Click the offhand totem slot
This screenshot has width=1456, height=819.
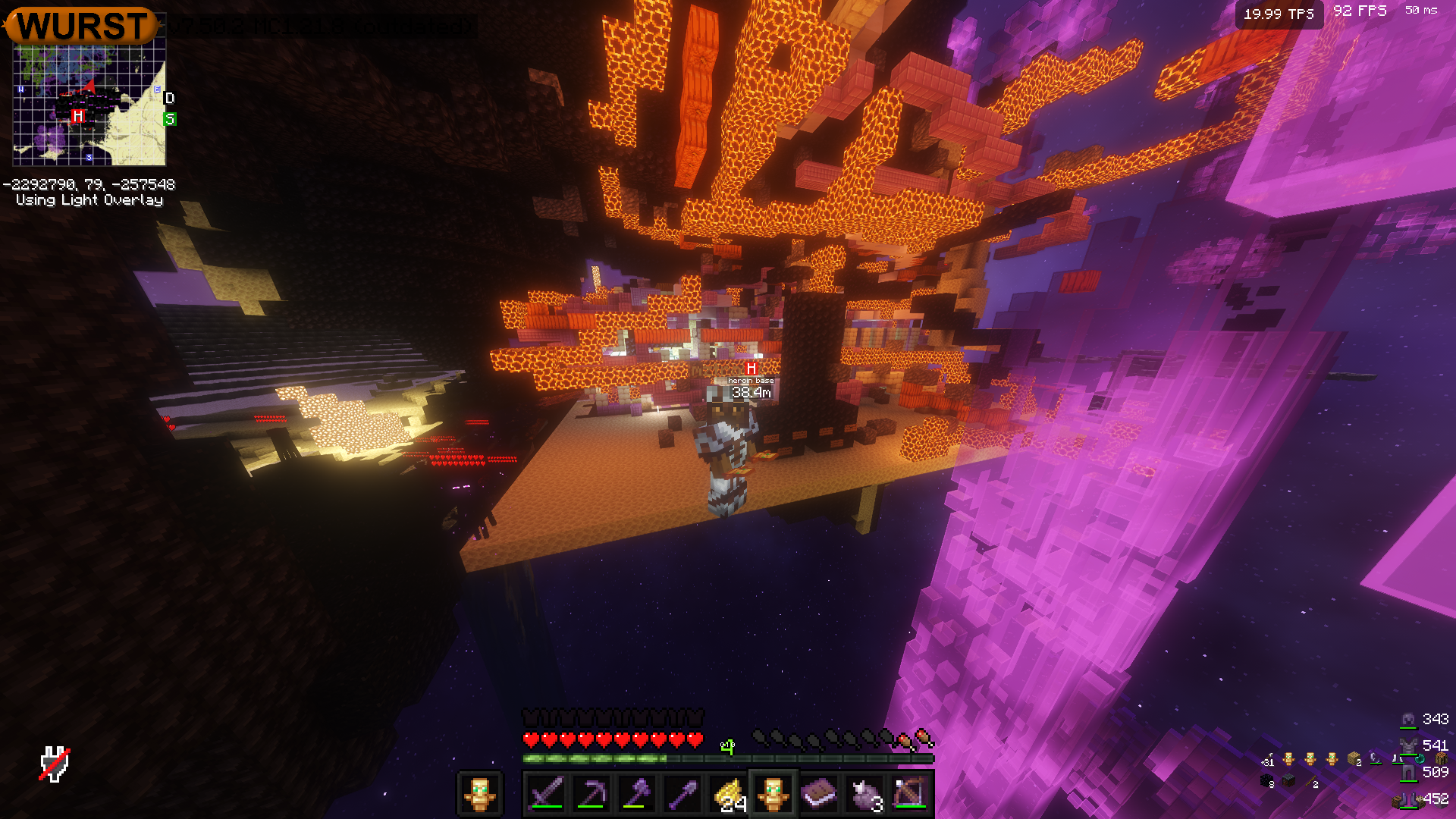tap(479, 794)
